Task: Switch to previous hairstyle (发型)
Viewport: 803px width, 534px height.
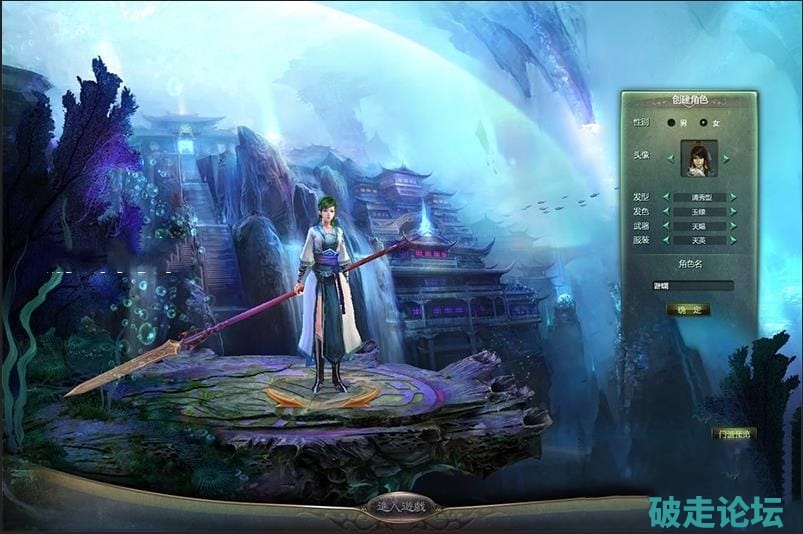Action: coord(667,197)
